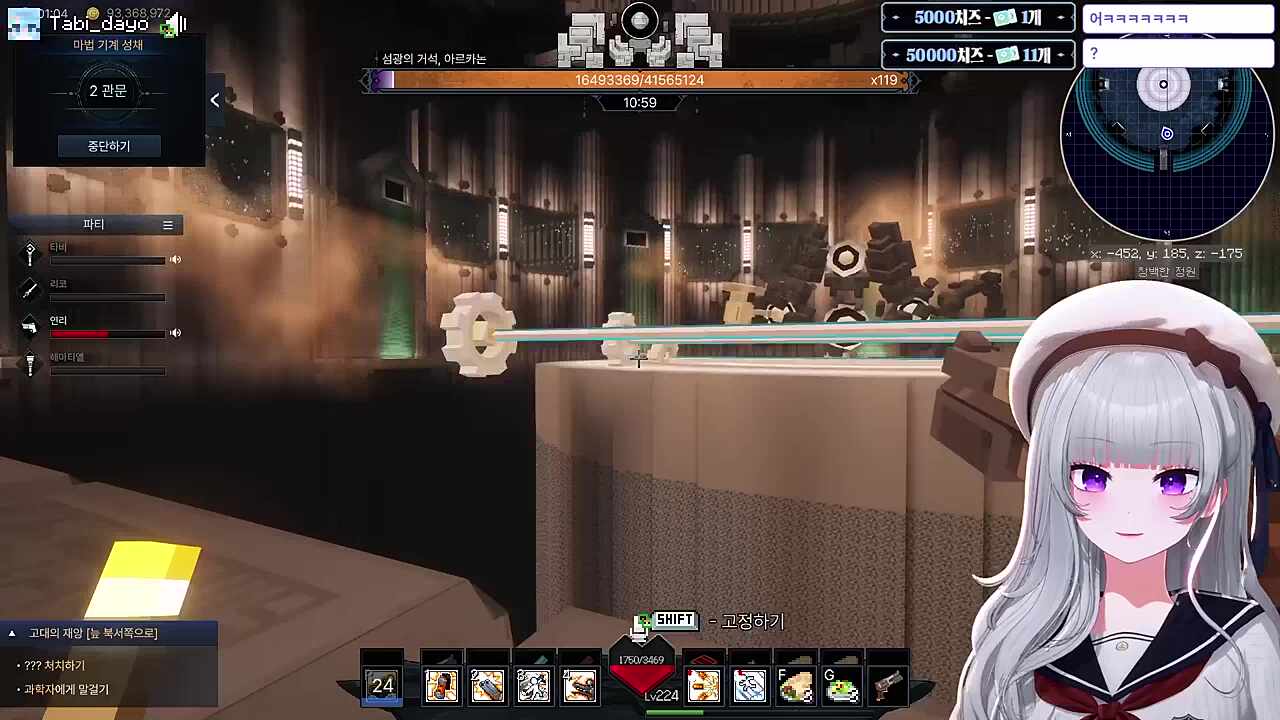Toggle the speaker icon beside 연리
The height and width of the screenshot is (720, 1280).
[x=175, y=333]
